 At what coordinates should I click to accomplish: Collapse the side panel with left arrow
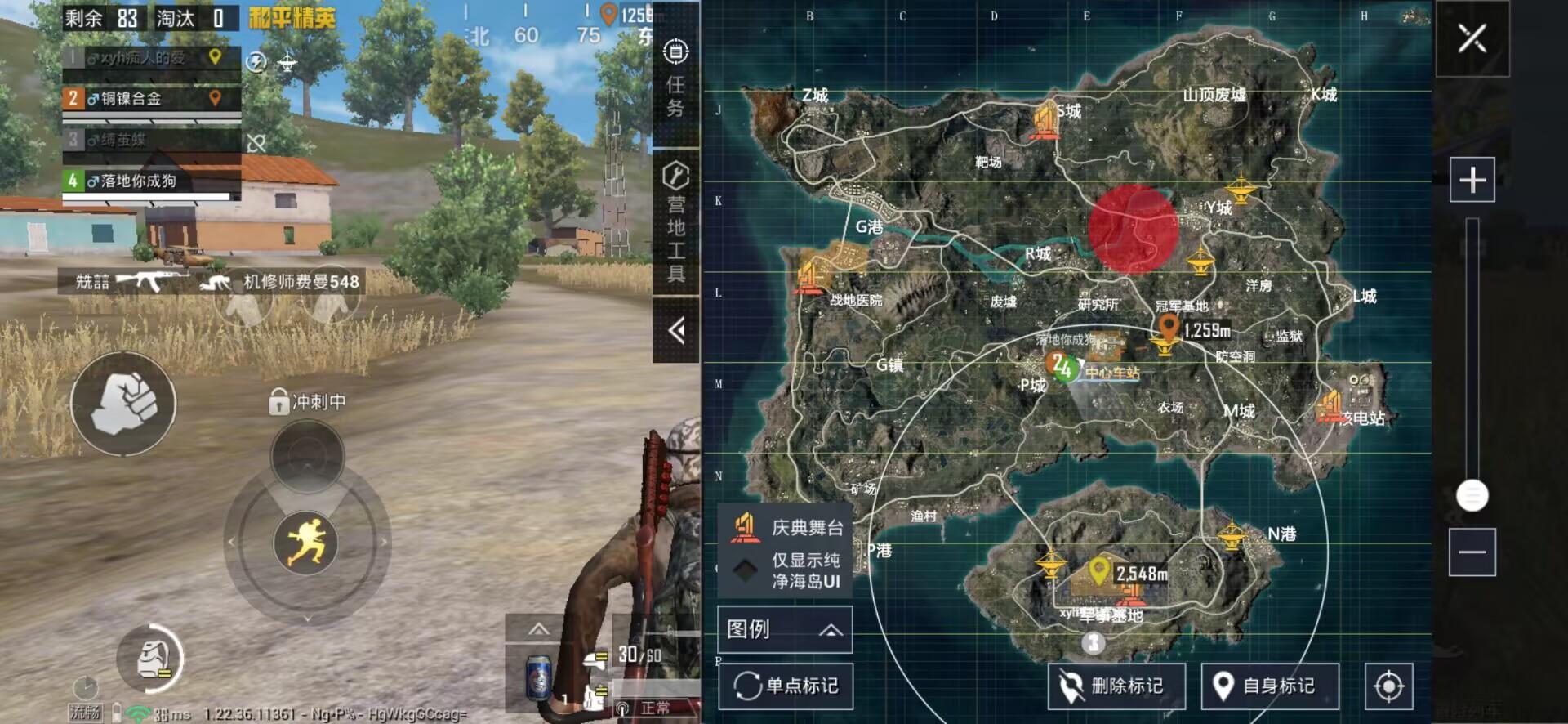[675, 327]
